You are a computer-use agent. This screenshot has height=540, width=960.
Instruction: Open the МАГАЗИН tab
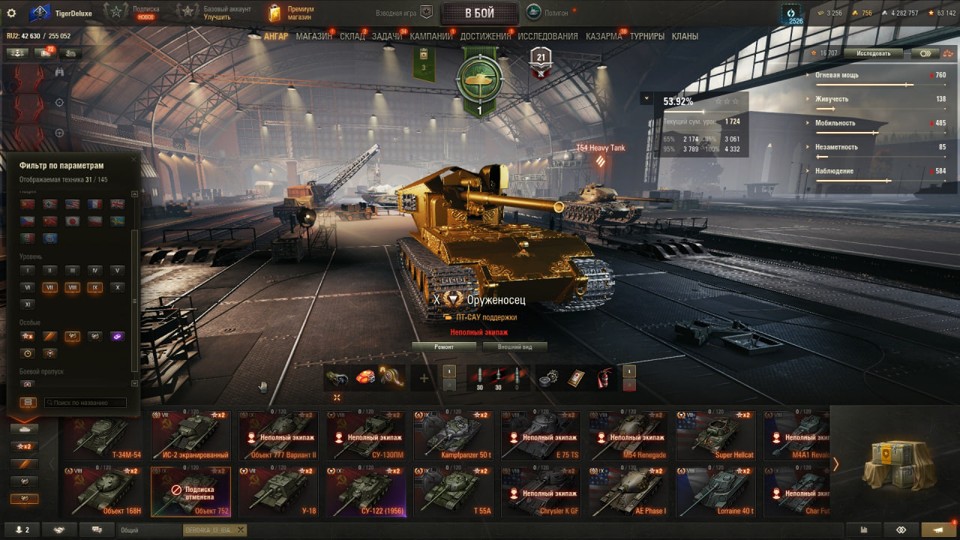[314, 36]
